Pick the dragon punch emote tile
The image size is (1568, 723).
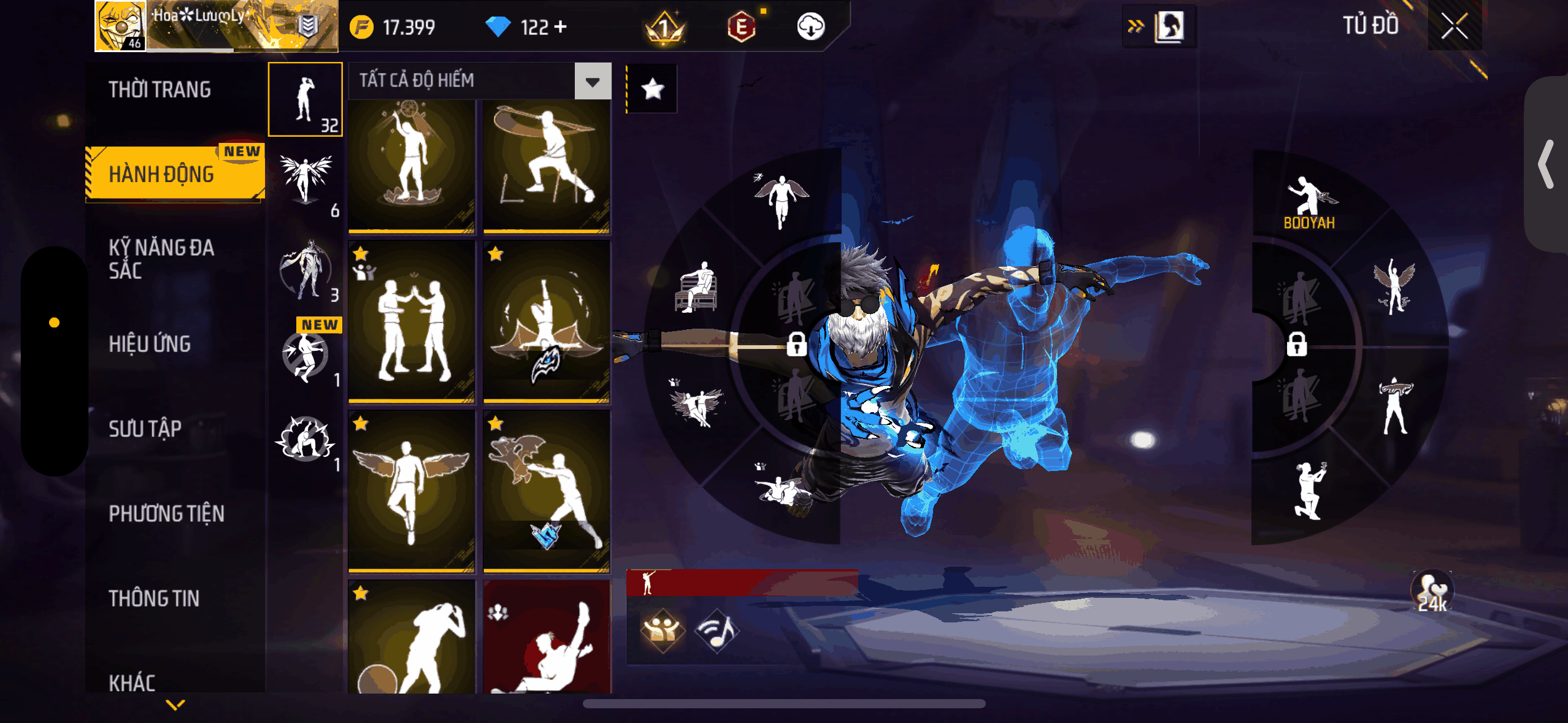pos(547,491)
